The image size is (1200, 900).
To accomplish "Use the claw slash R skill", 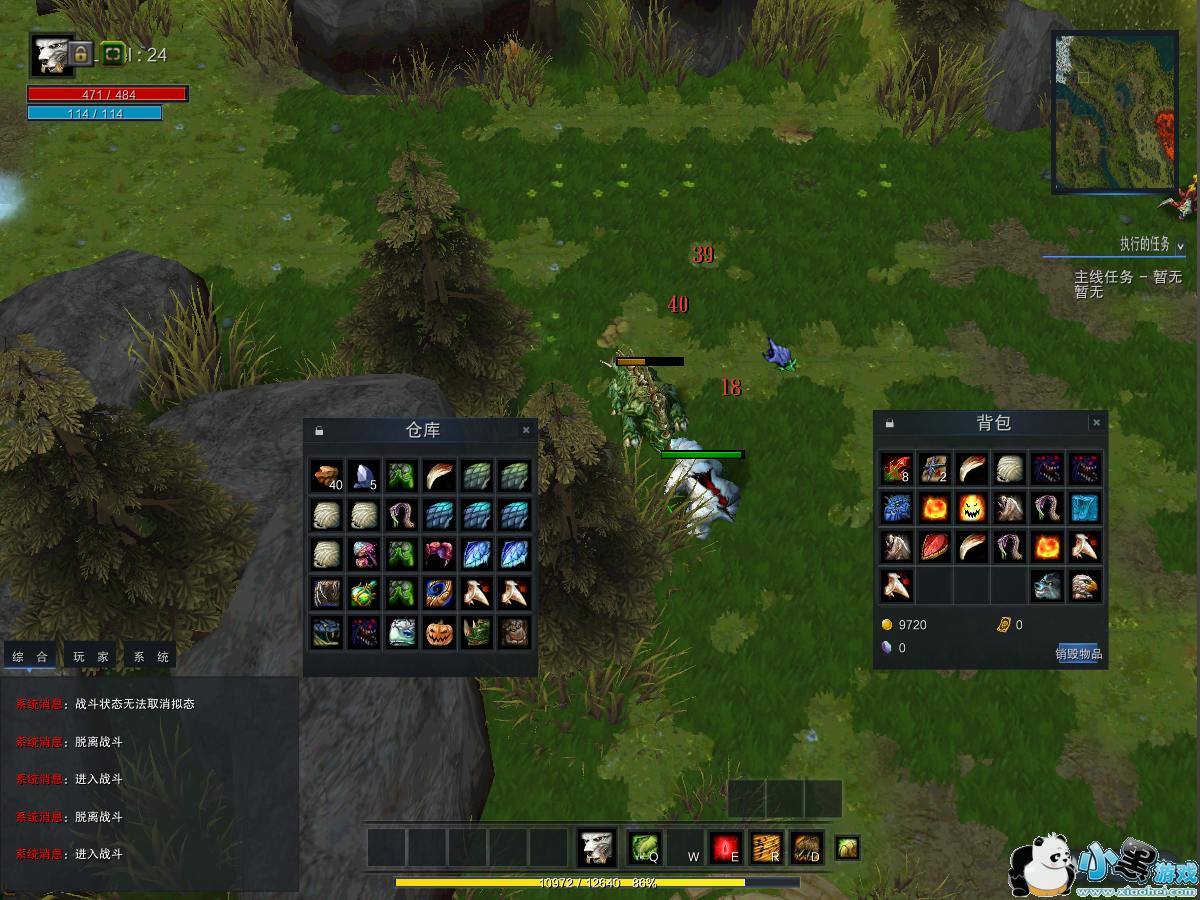I will (766, 848).
